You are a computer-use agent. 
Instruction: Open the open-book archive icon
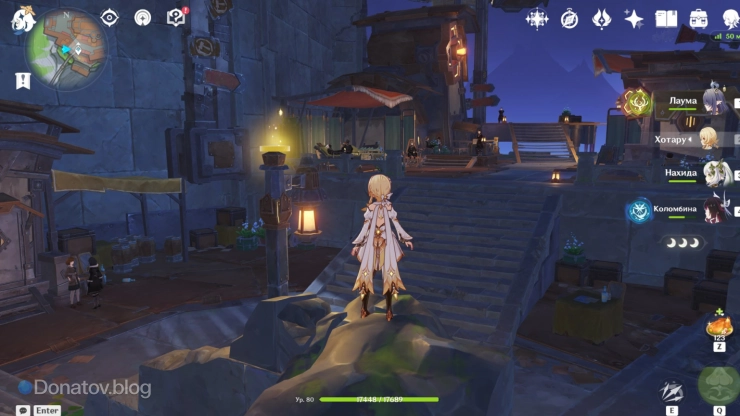[x=666, y=18]
